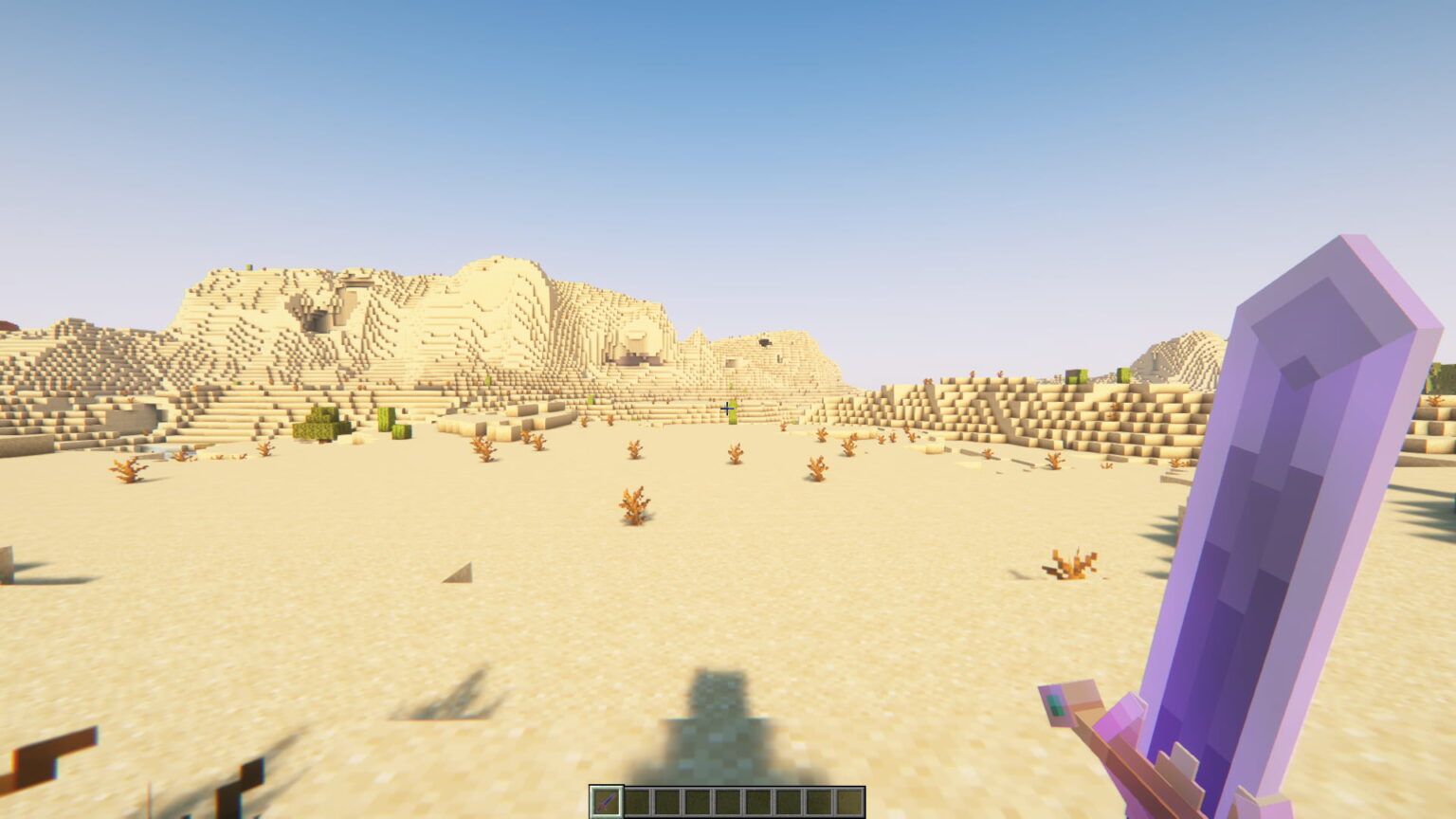Select the enchanted sword in hotbar slot one
This screenshot has height=819, width=1456.
607,801
